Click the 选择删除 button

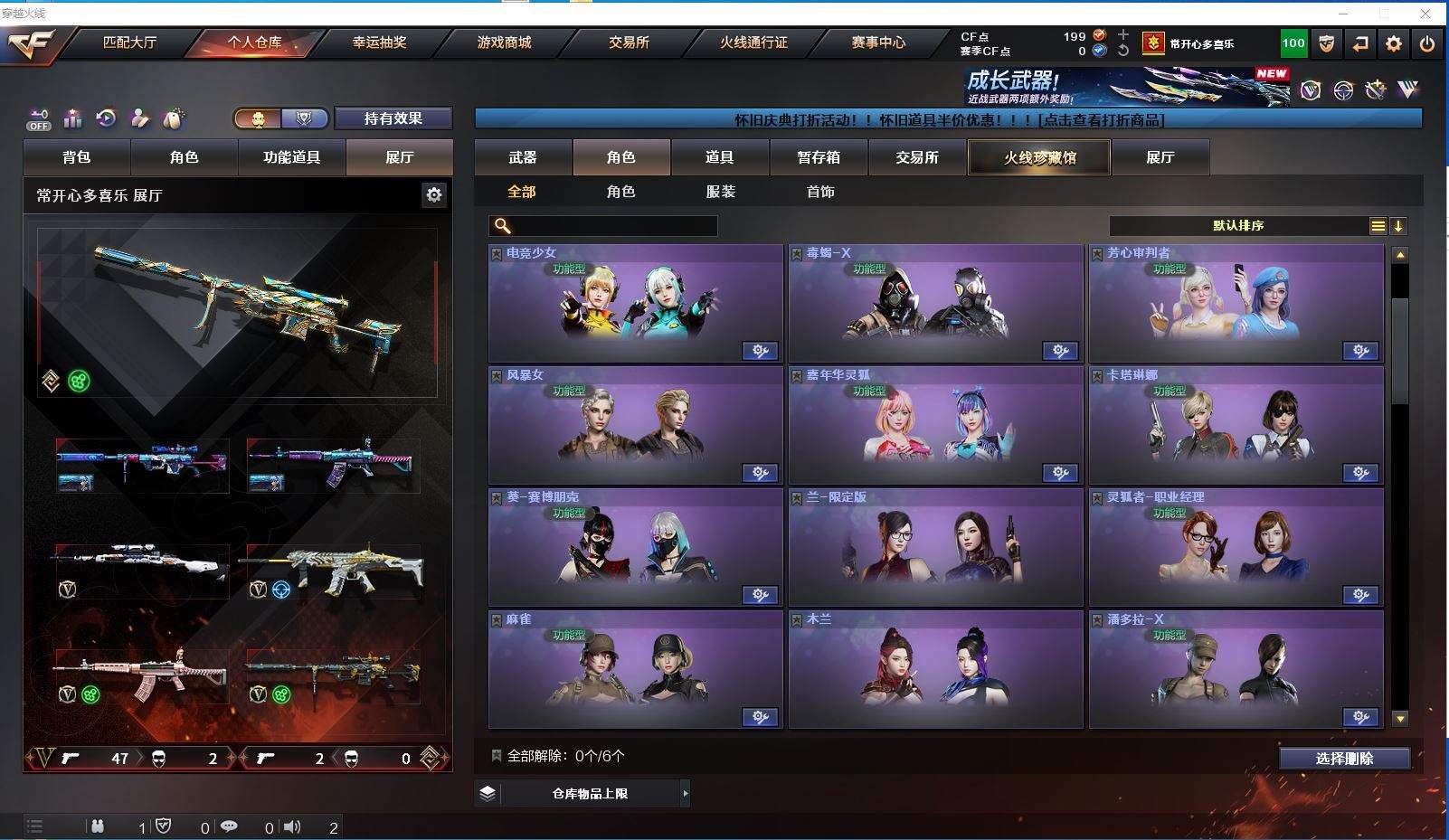pyautogui.click(x=1344, y=759)
